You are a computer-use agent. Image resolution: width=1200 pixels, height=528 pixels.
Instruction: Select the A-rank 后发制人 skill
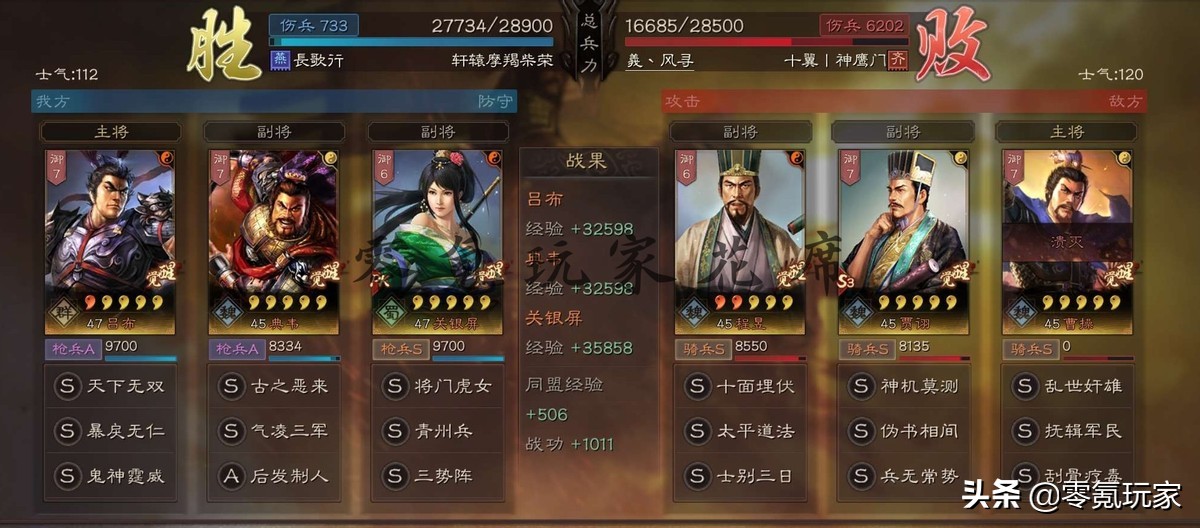click(x=274, y=476)
